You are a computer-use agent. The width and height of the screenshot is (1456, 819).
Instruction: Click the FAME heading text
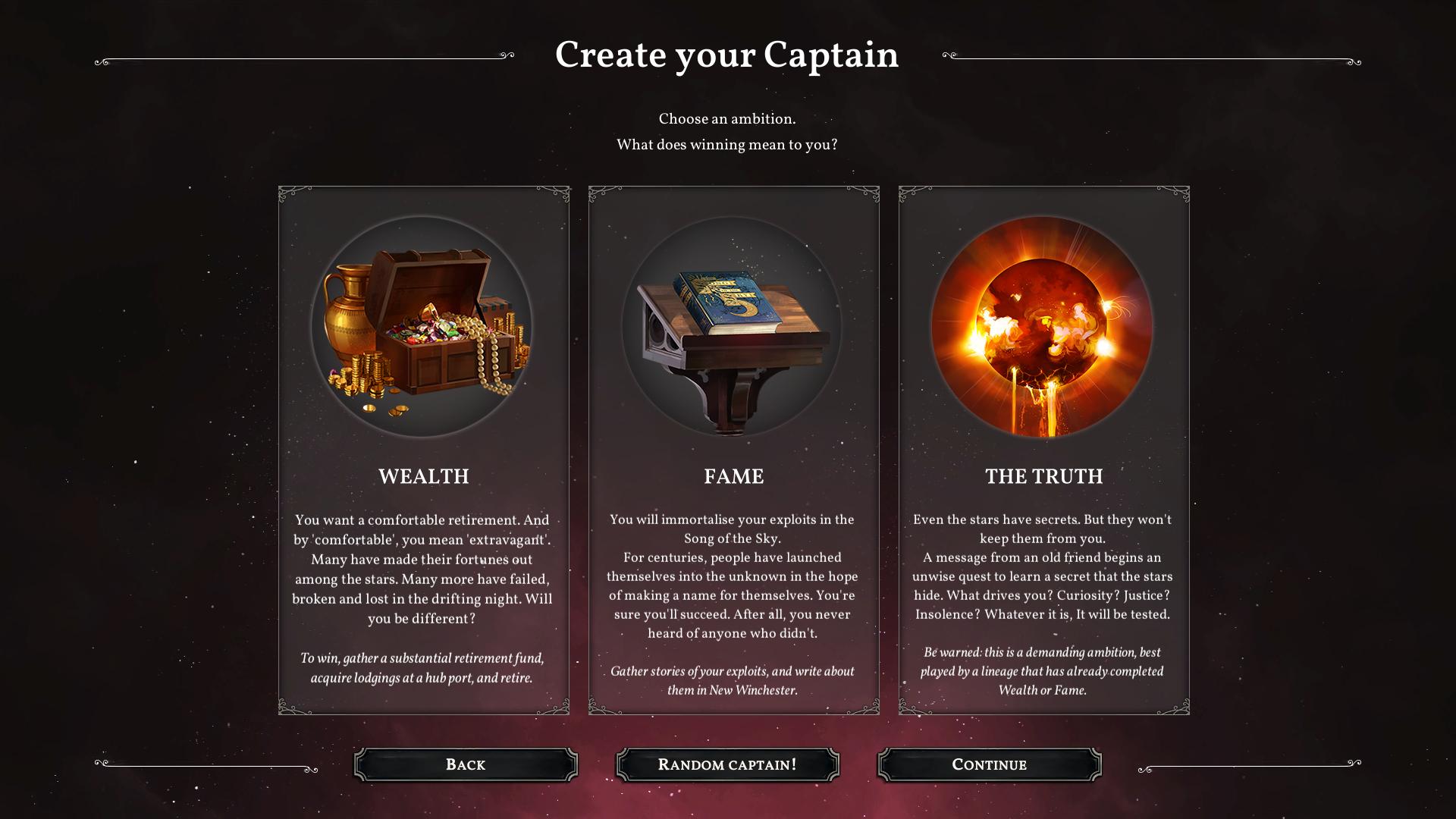[x=733, y=477]
